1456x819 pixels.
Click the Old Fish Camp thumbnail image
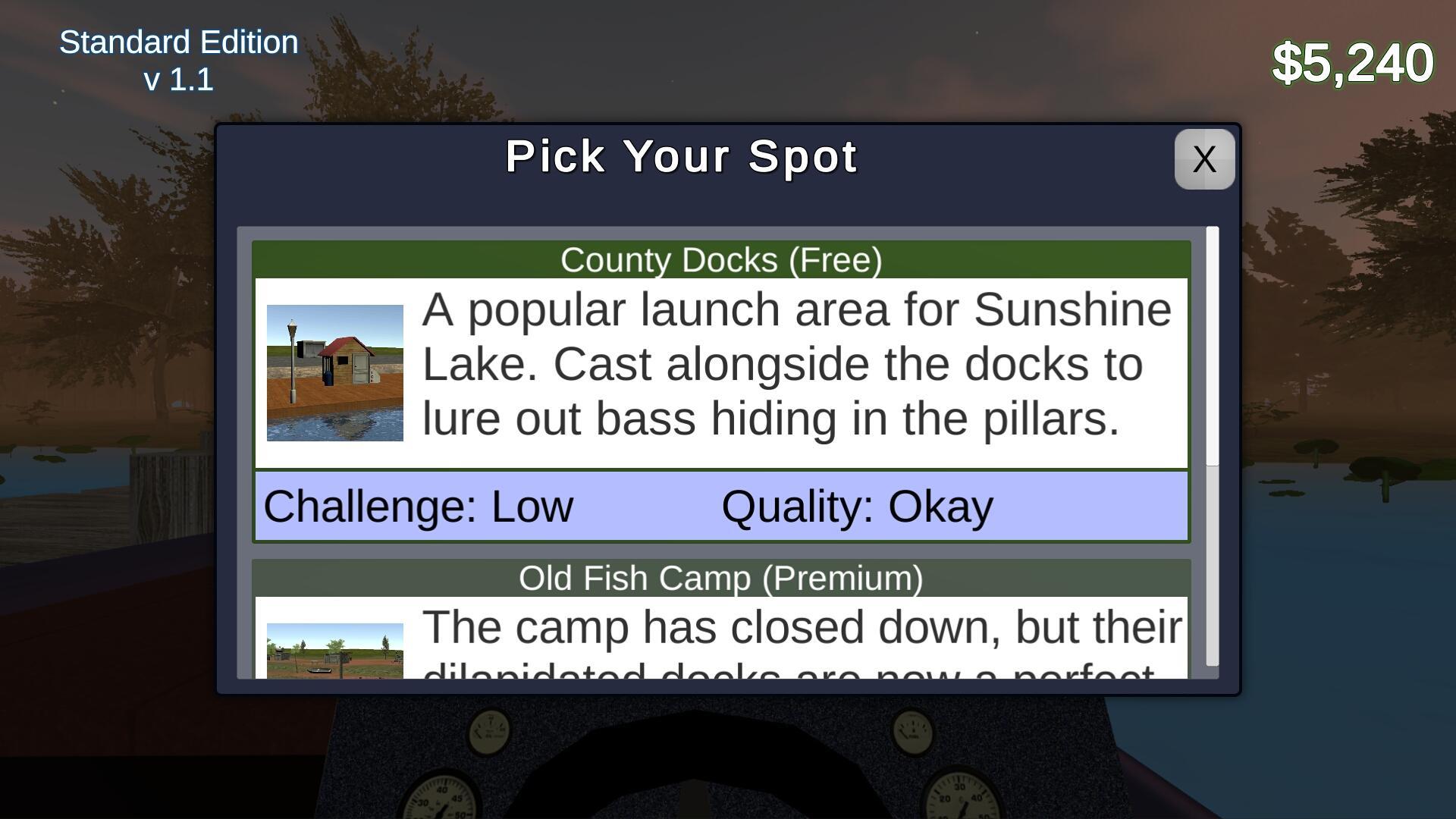[x=334, y=651]
